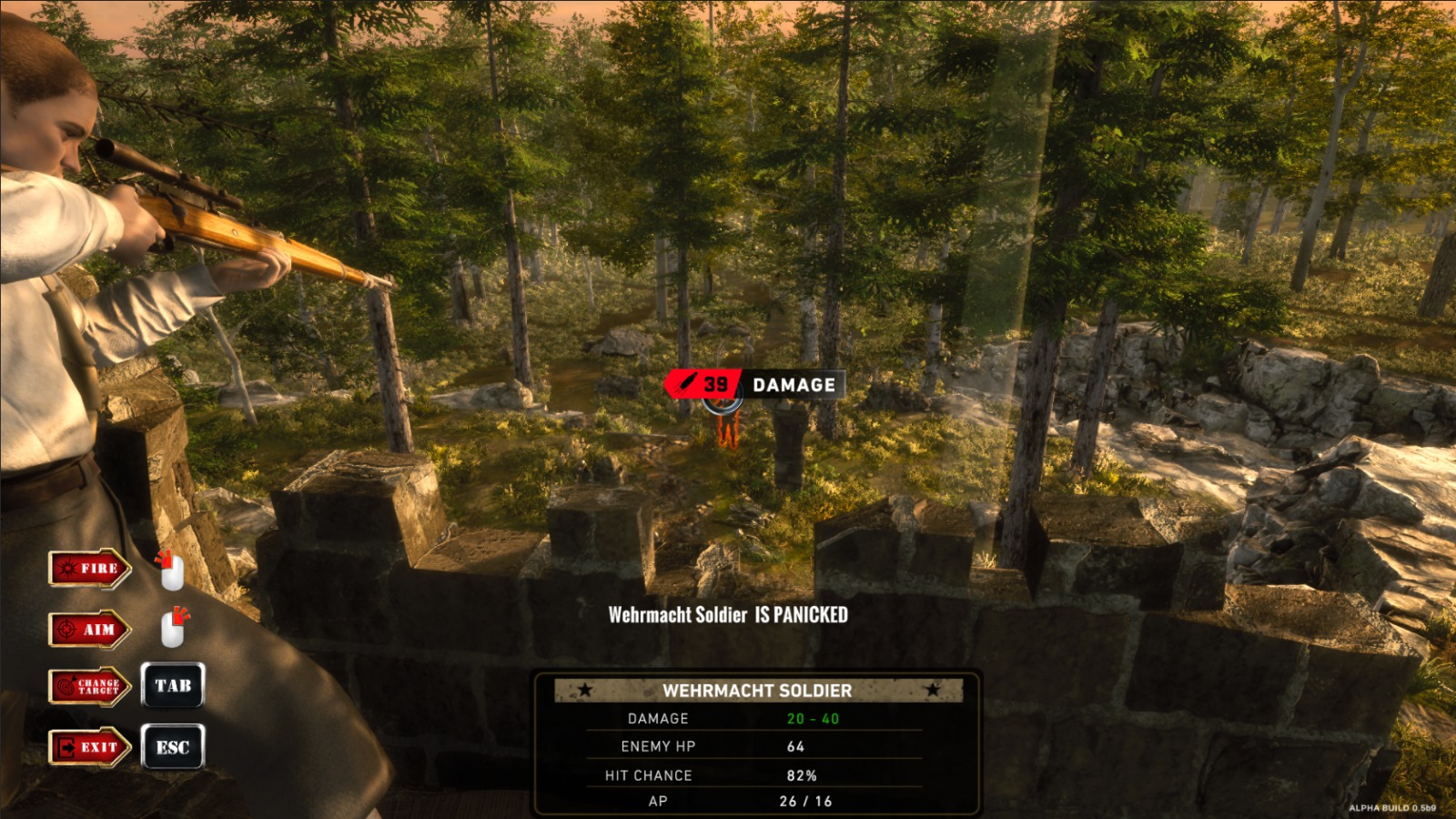Switch enemies using the Change Target button
The width and height of the screenshot is (1456, 819).
point(89,687)
